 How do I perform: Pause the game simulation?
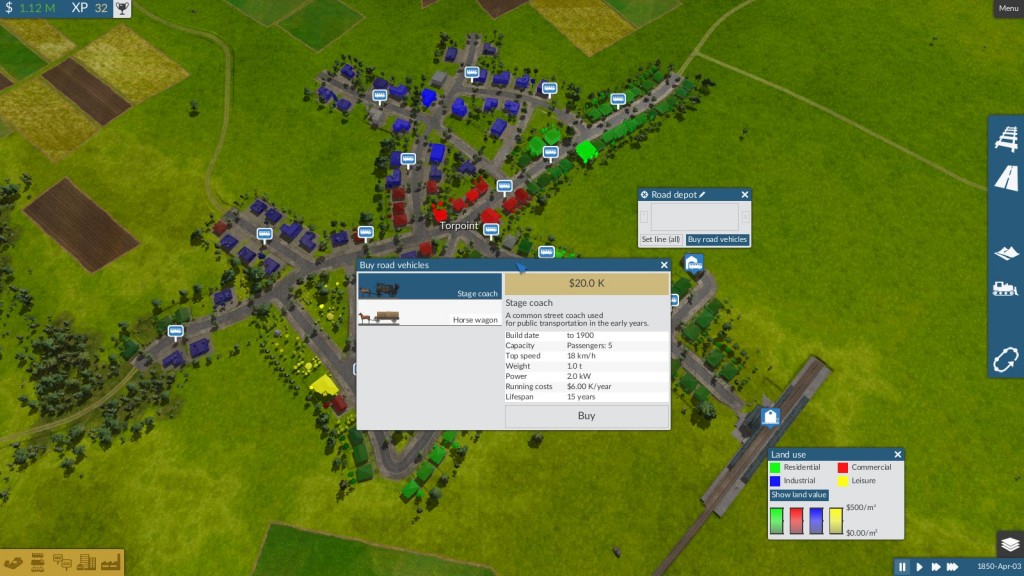pyautogui.click(x=902, y=567)
